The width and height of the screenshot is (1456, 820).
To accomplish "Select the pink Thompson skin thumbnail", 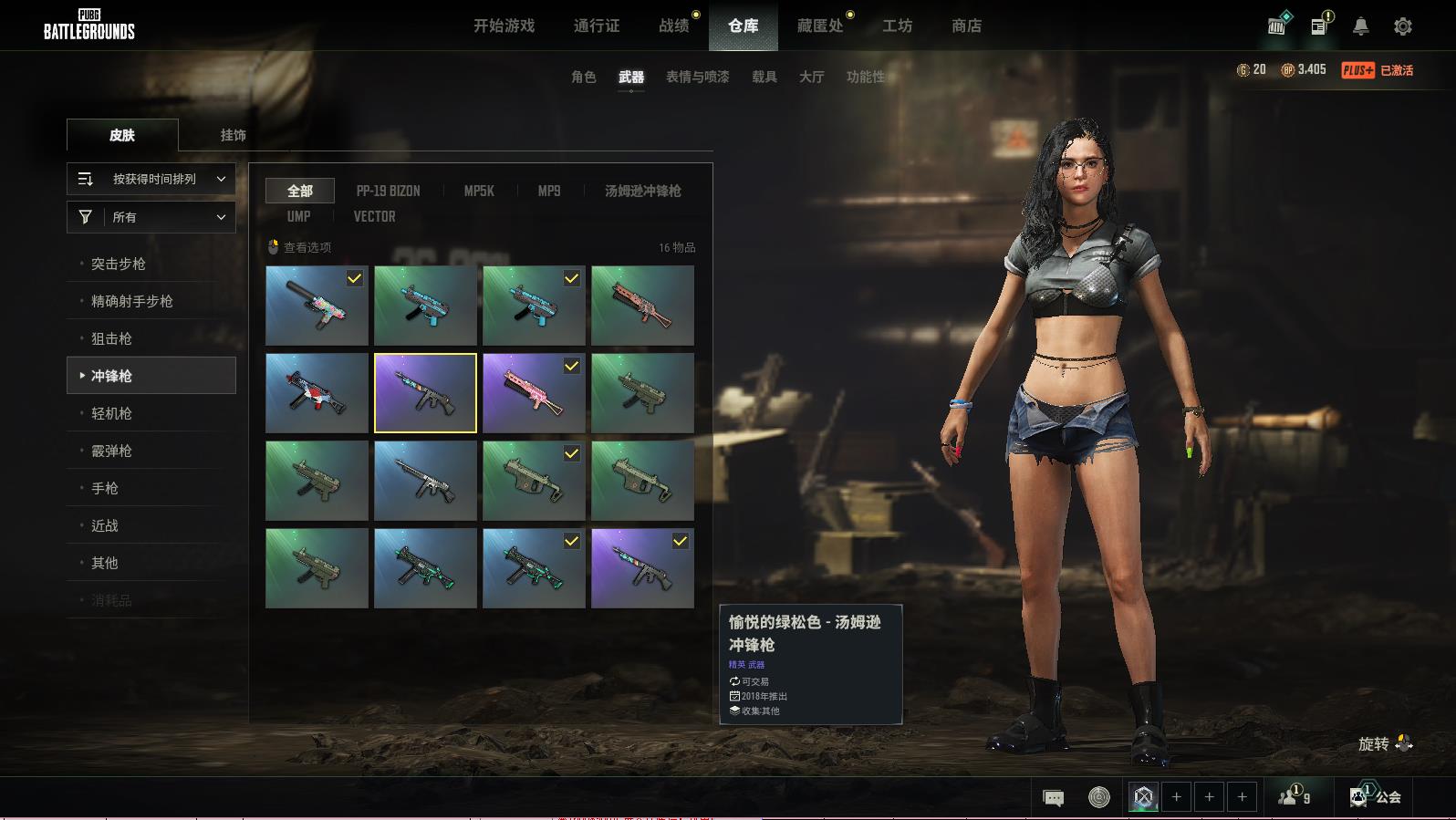I will [534, 393].
